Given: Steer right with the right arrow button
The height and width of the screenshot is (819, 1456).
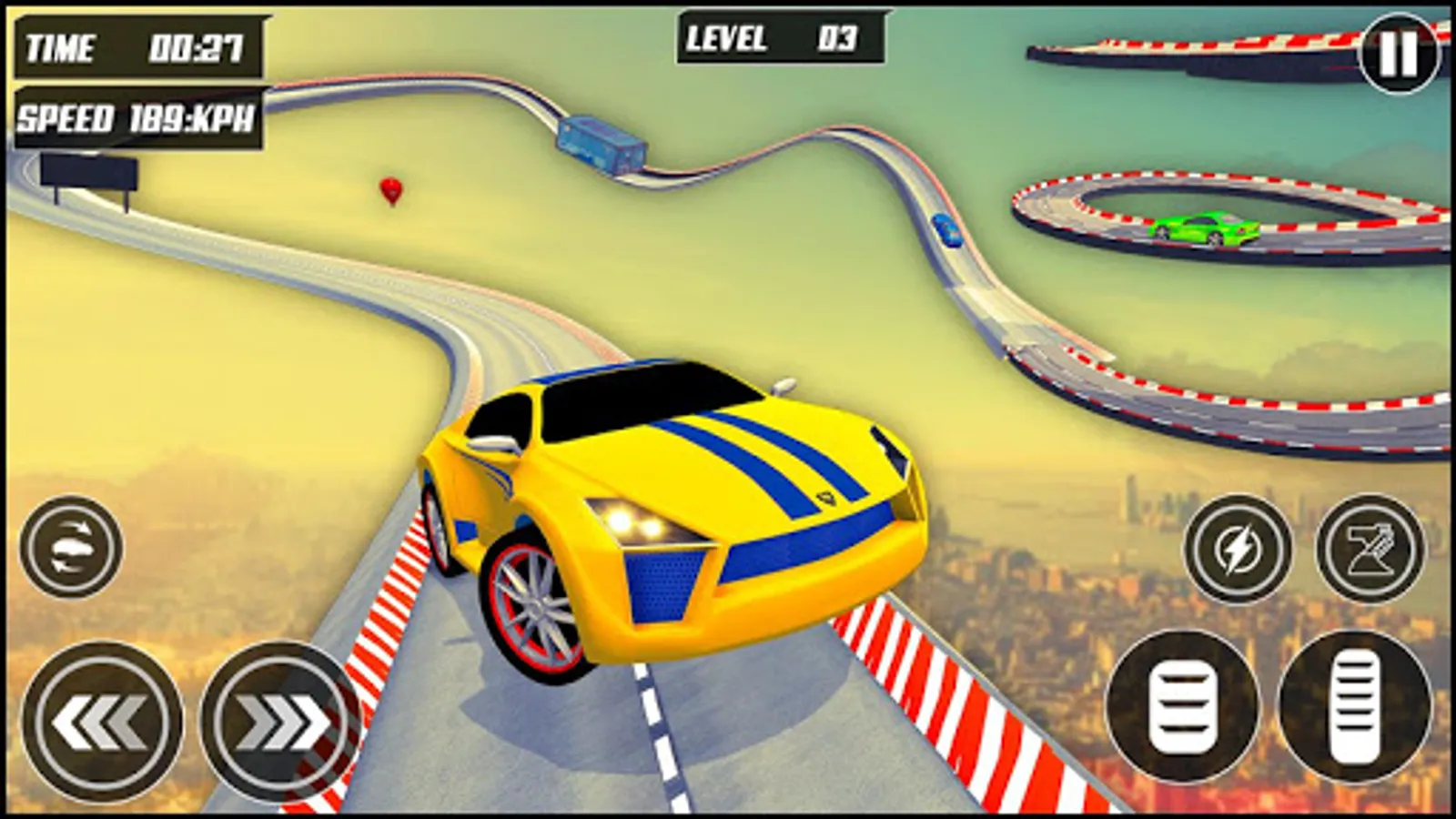Looking at the screenshot, I should 279,723.
